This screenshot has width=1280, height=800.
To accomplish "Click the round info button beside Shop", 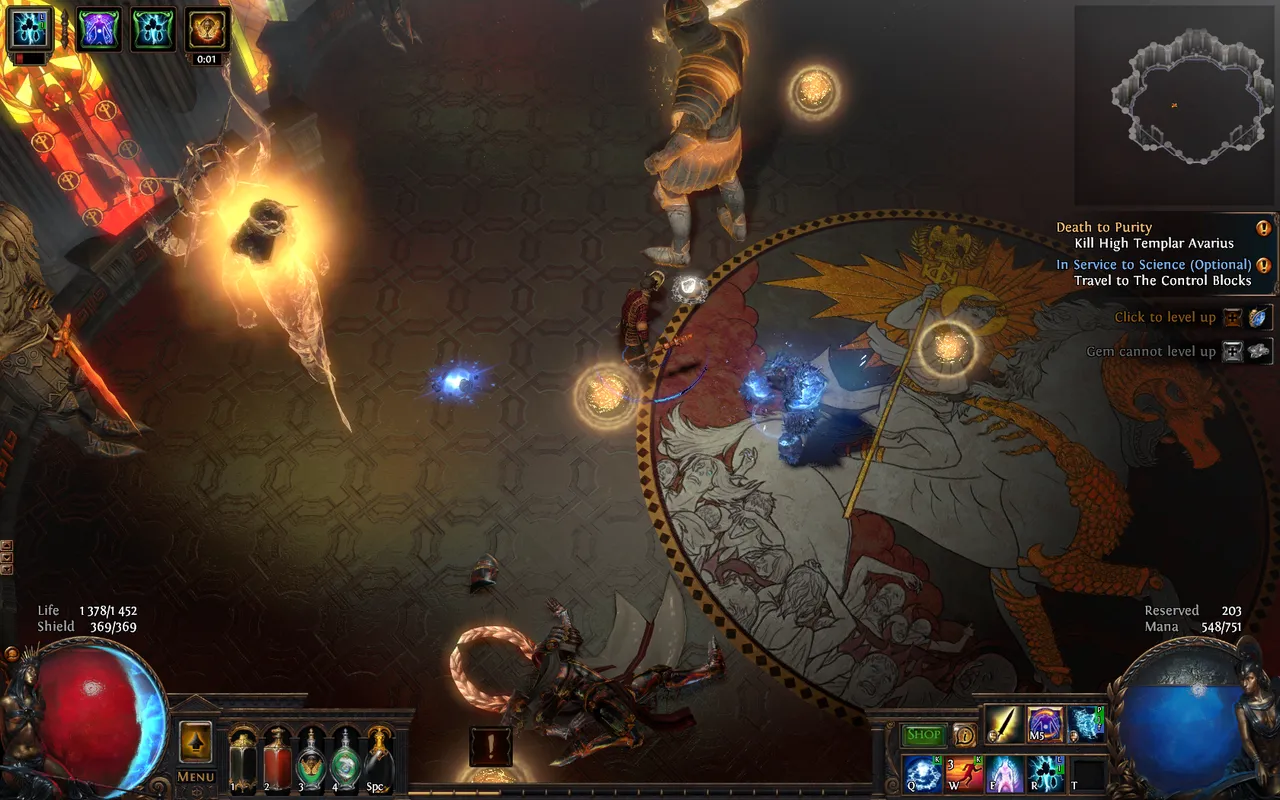I will pyautogui.click(x=964, y=735).
